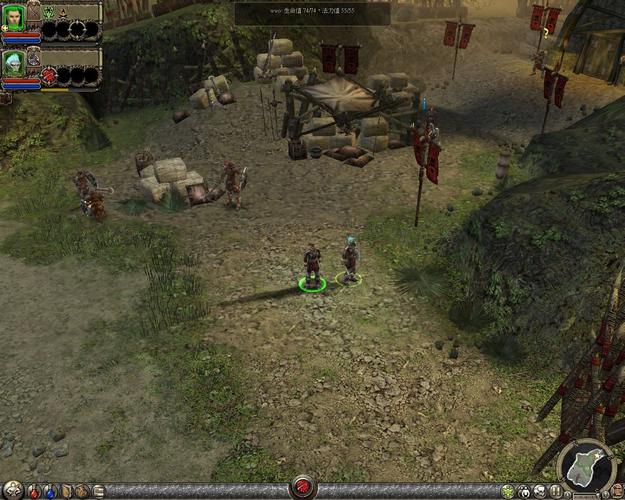
Task: Use the red health potion button
Action: point(33,491)
